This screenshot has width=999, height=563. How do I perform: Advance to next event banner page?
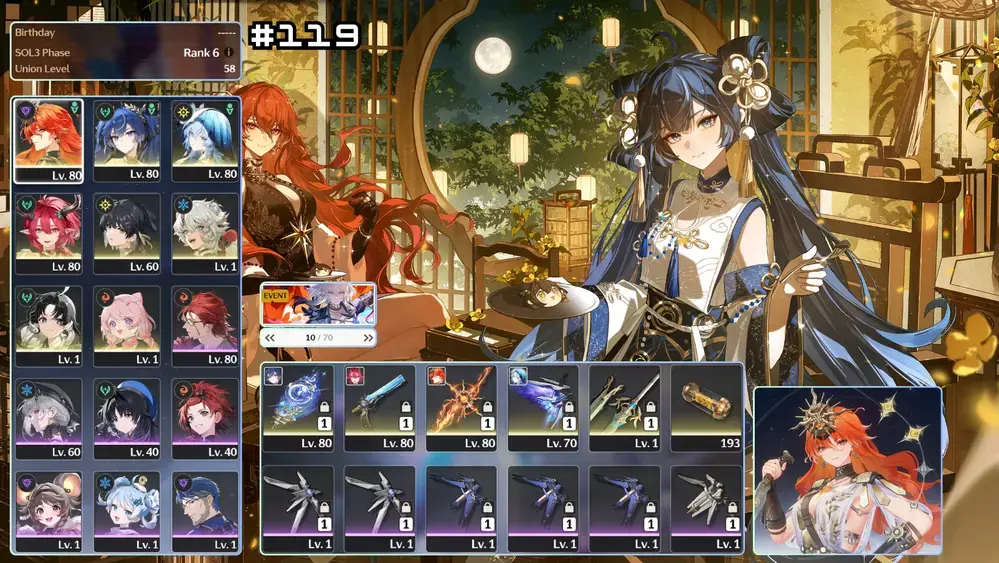click(368, 338)
